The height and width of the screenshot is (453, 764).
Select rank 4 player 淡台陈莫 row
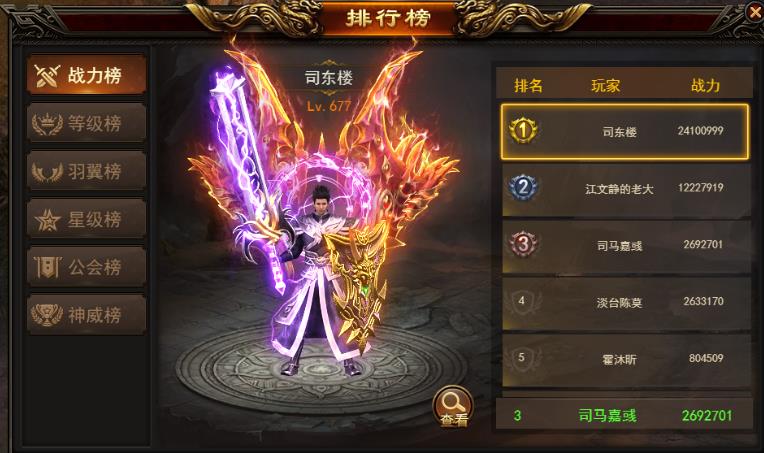click(624, 302)
